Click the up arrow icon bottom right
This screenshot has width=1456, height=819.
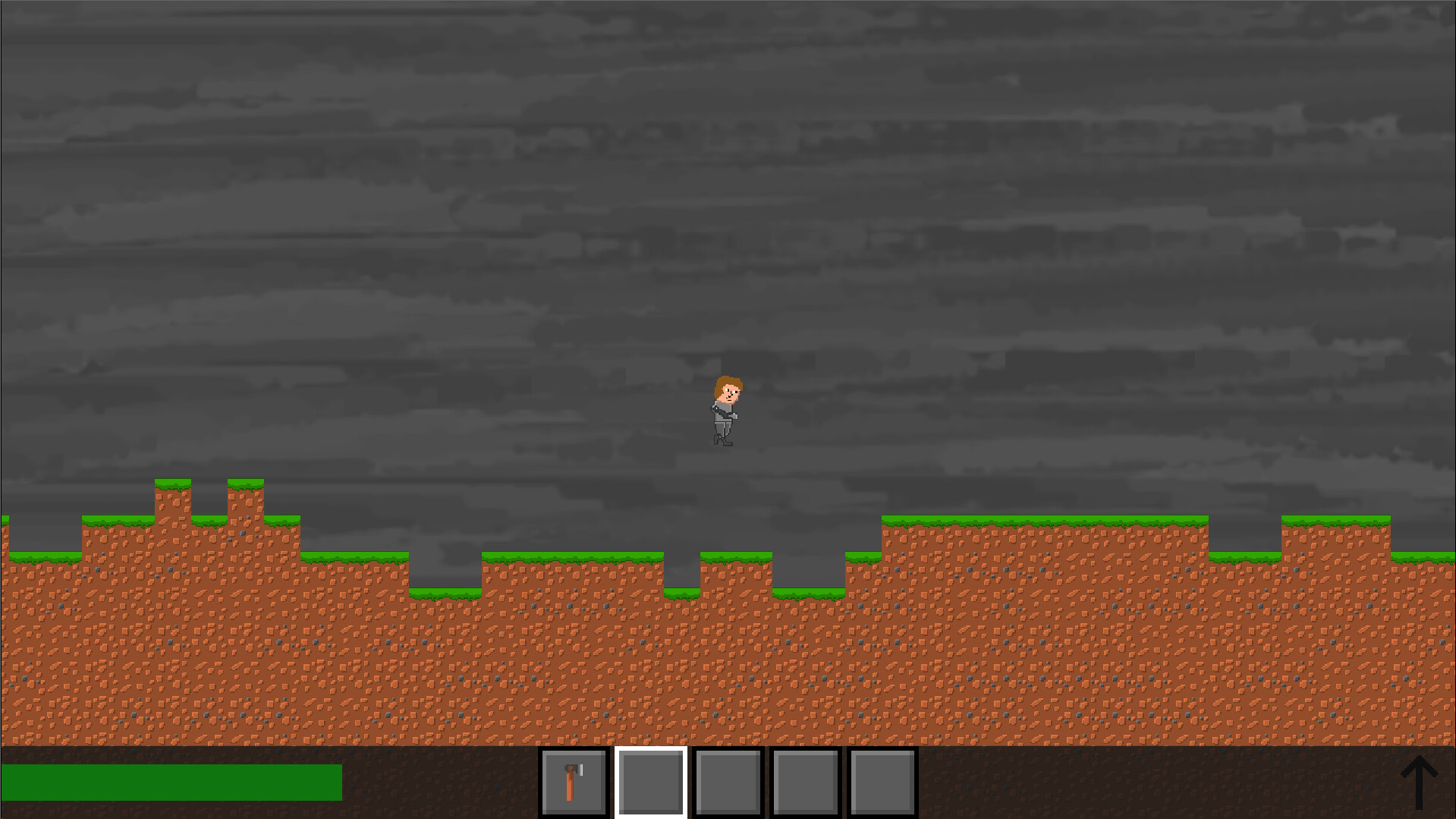point(1418,780)
